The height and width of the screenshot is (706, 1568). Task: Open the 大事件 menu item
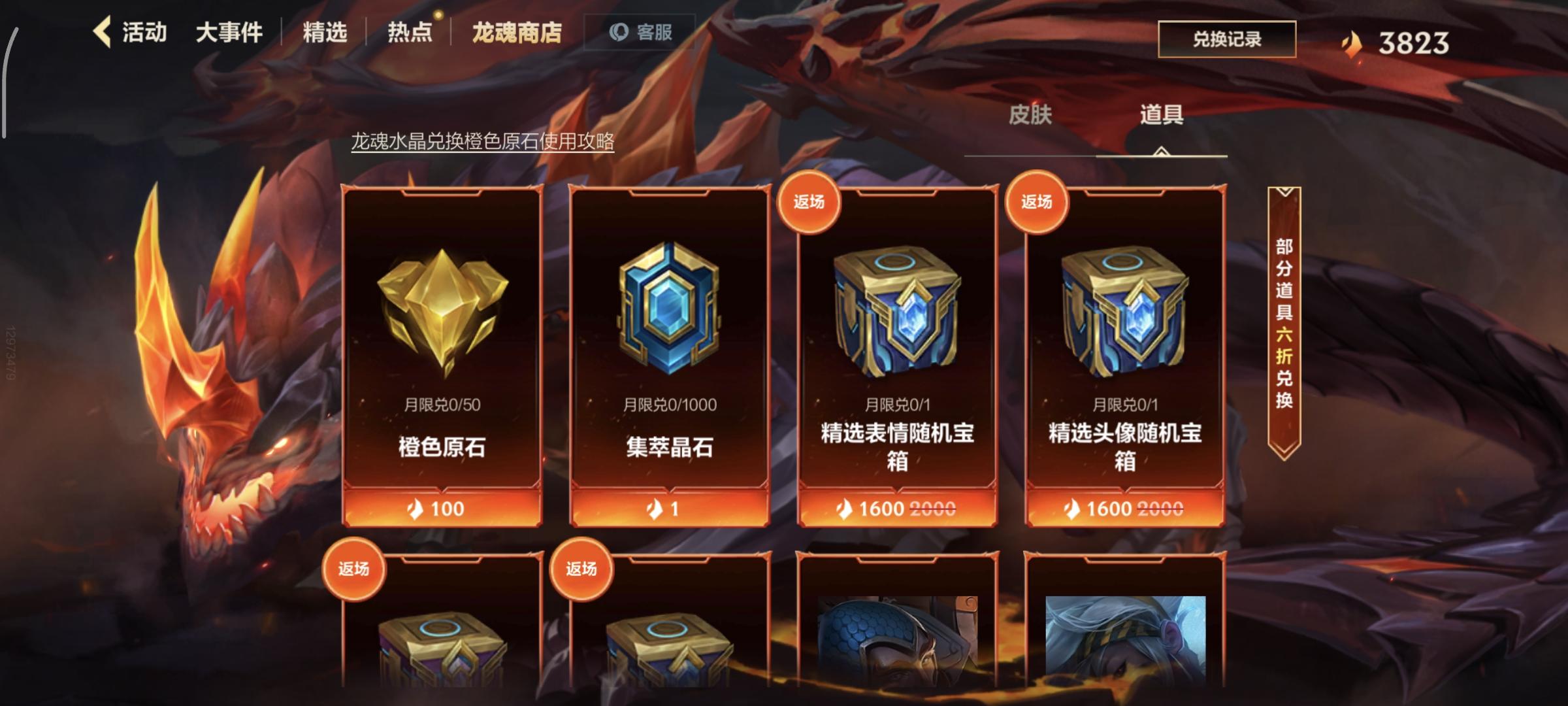(x=229, y=33)
